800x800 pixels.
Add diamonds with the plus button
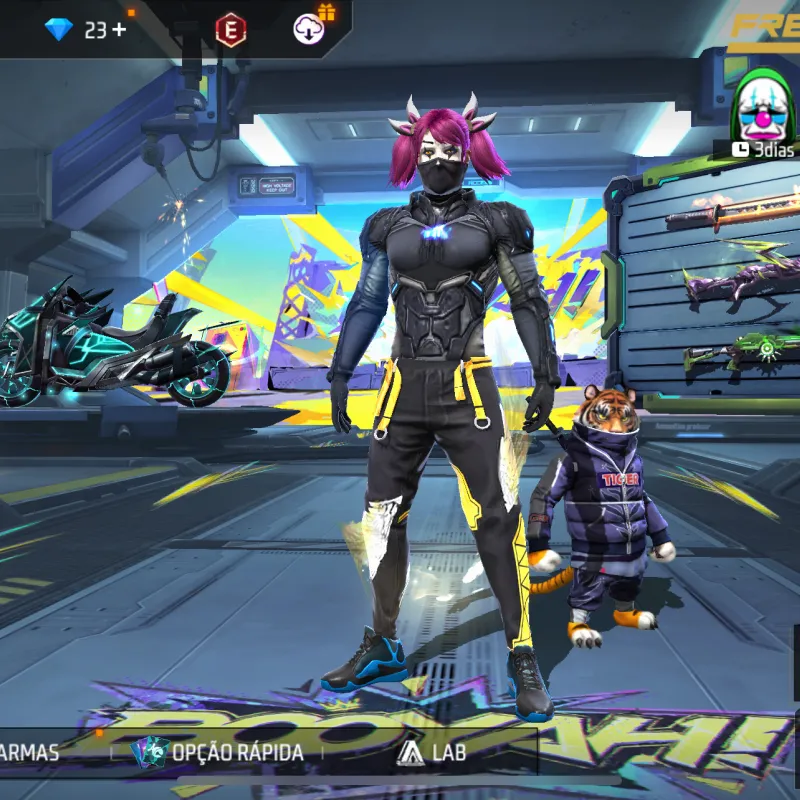[x=120, y=30]
